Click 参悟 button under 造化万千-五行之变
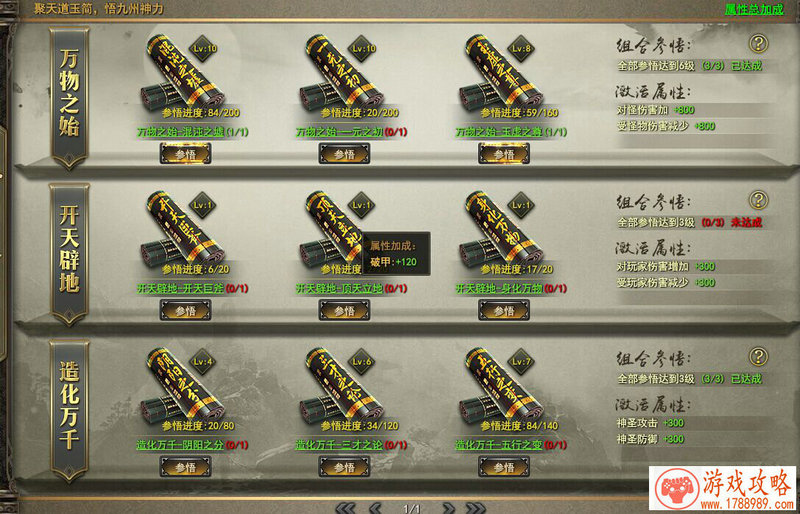 [503, 467]
